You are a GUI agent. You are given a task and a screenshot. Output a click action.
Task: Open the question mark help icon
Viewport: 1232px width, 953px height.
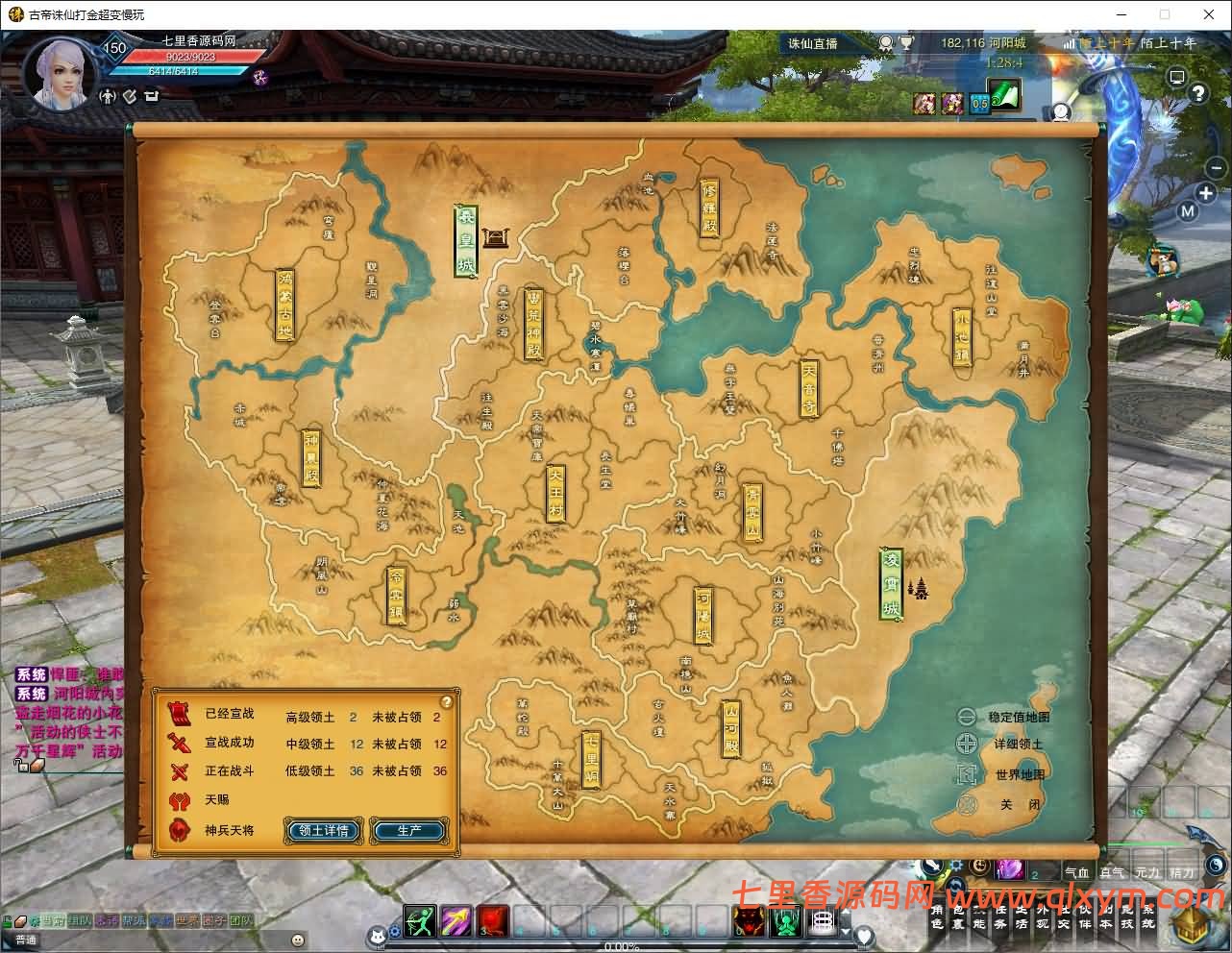pos(1197,92)
